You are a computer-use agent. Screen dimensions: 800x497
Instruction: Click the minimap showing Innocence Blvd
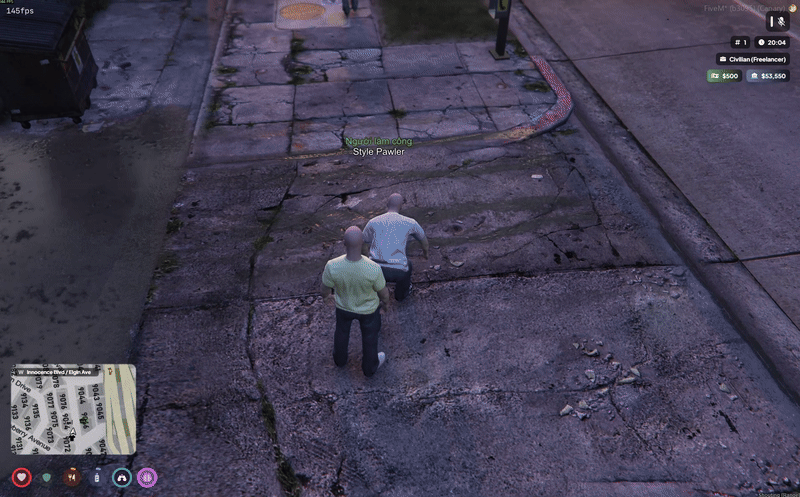[x=73, y=410]
